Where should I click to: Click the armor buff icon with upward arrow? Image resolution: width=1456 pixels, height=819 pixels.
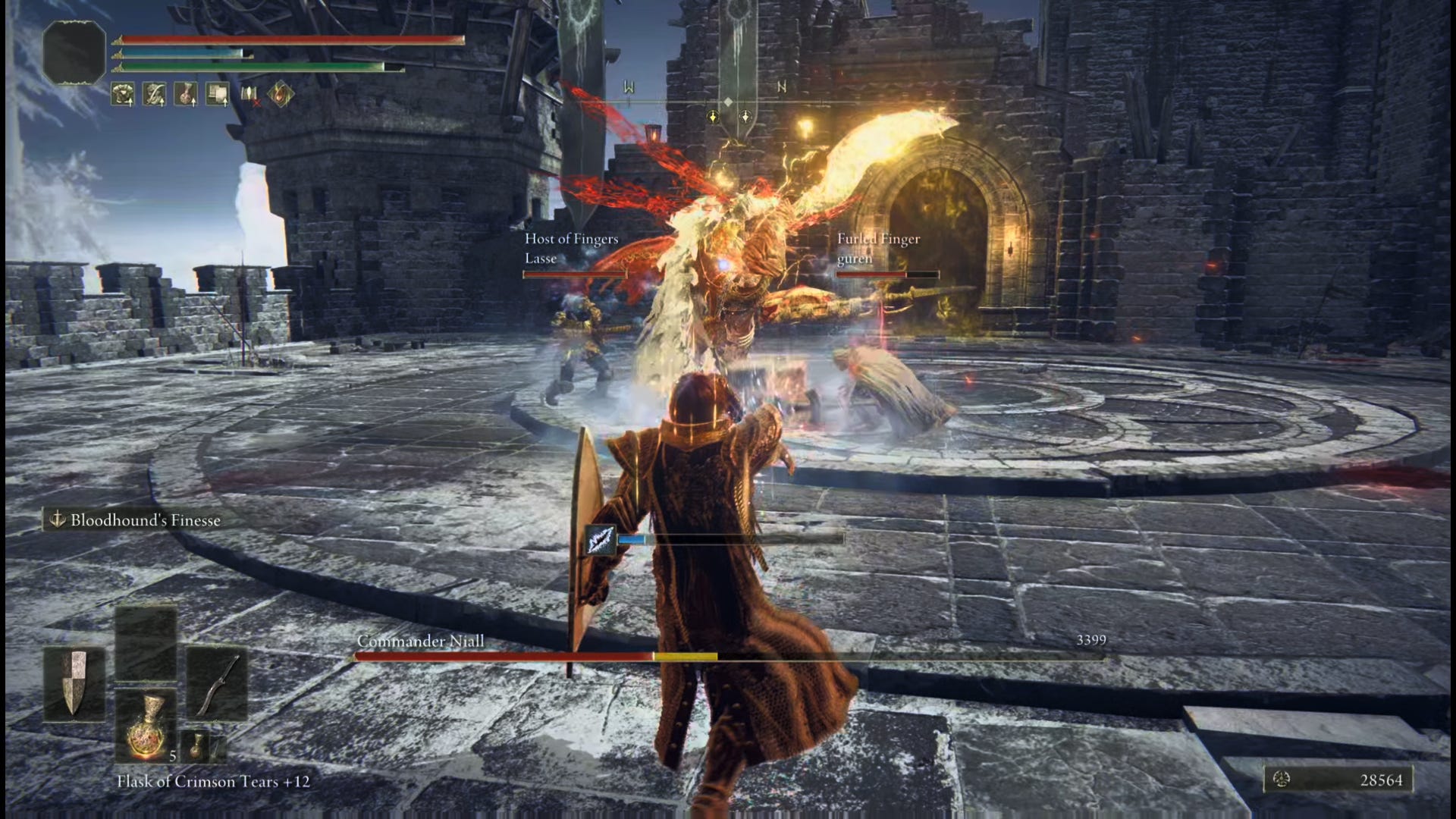[x=121, y=95]
